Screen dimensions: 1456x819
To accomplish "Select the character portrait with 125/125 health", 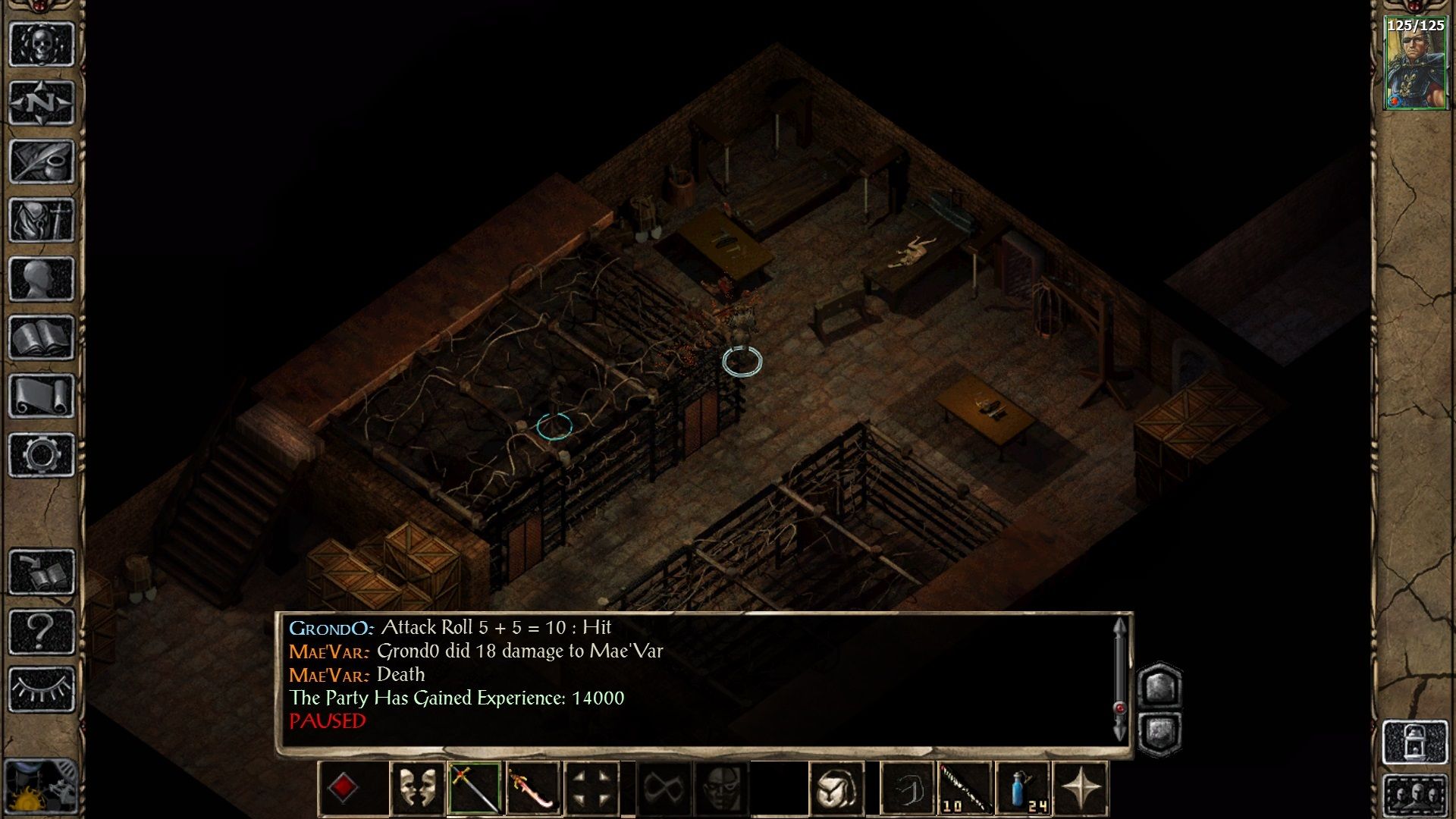I will (1414, 64).
